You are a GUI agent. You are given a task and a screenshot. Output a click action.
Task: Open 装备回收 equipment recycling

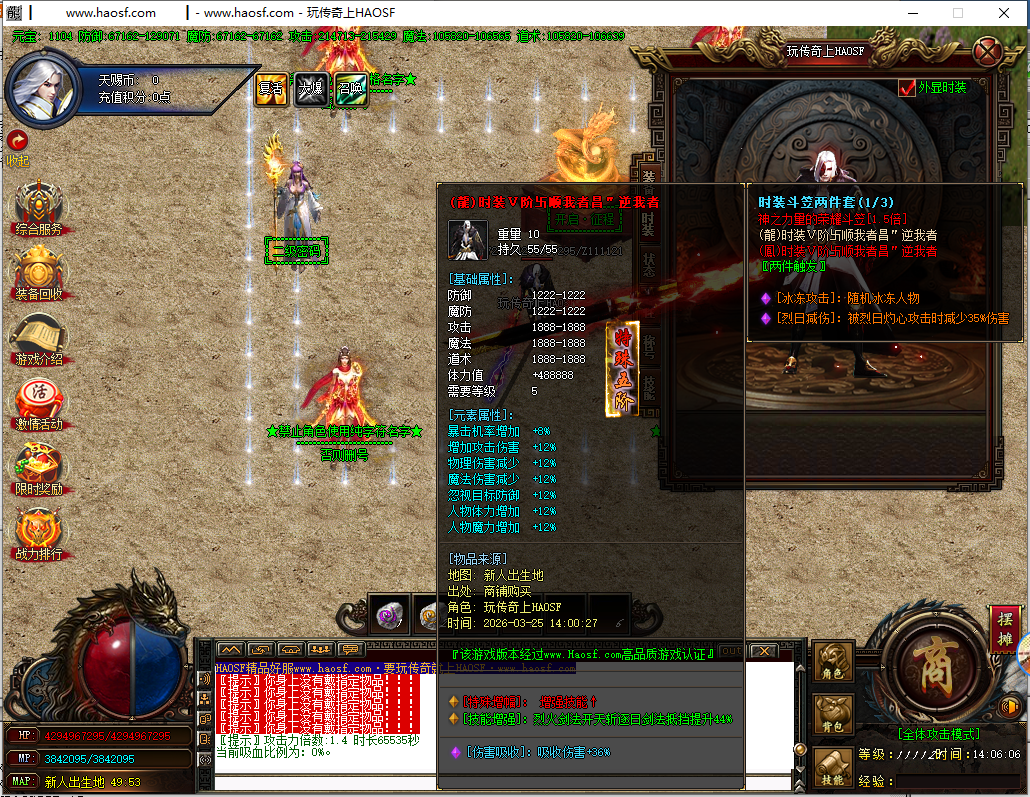(39, 270)
